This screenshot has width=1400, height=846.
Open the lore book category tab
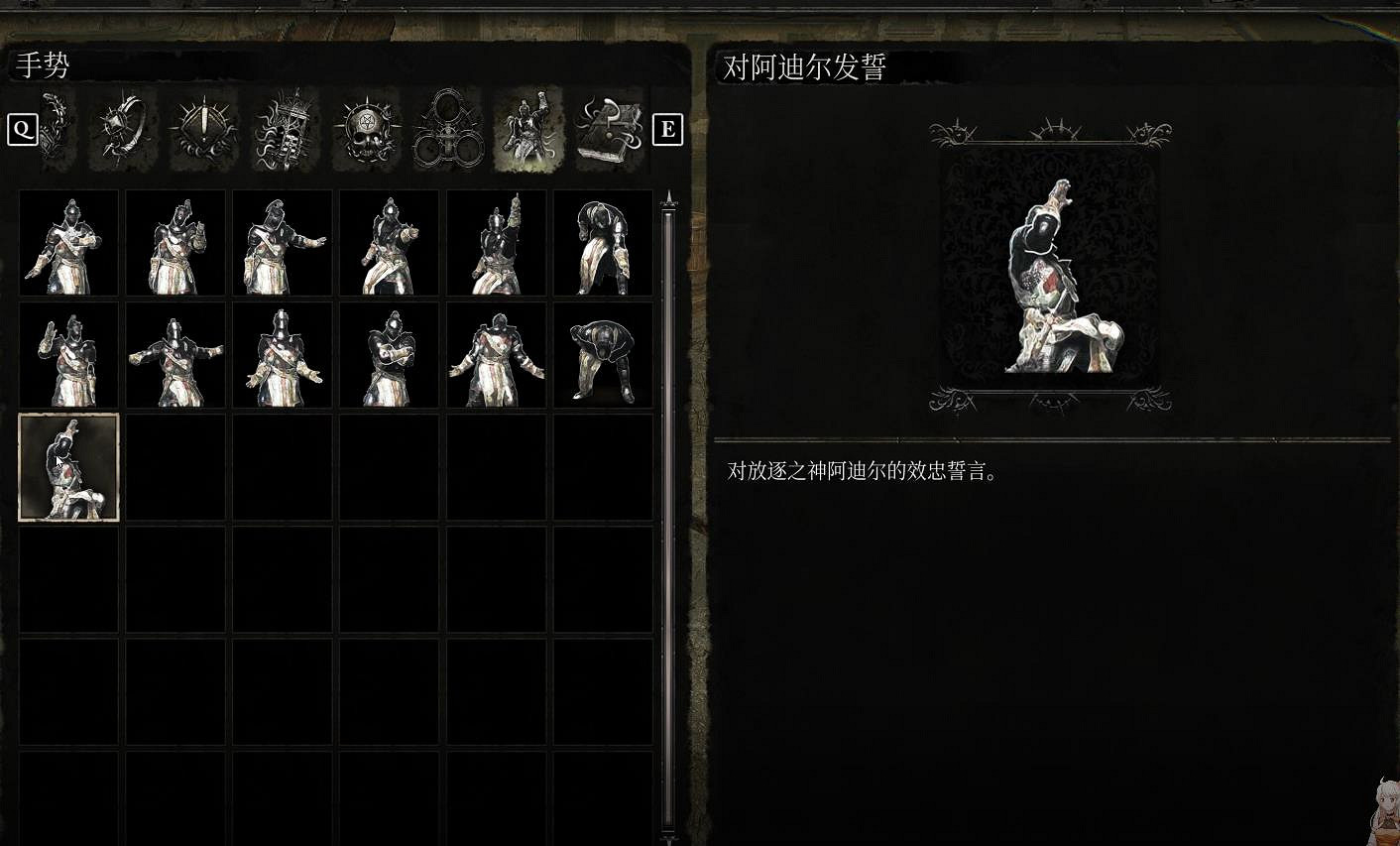(x=609, y=129)
